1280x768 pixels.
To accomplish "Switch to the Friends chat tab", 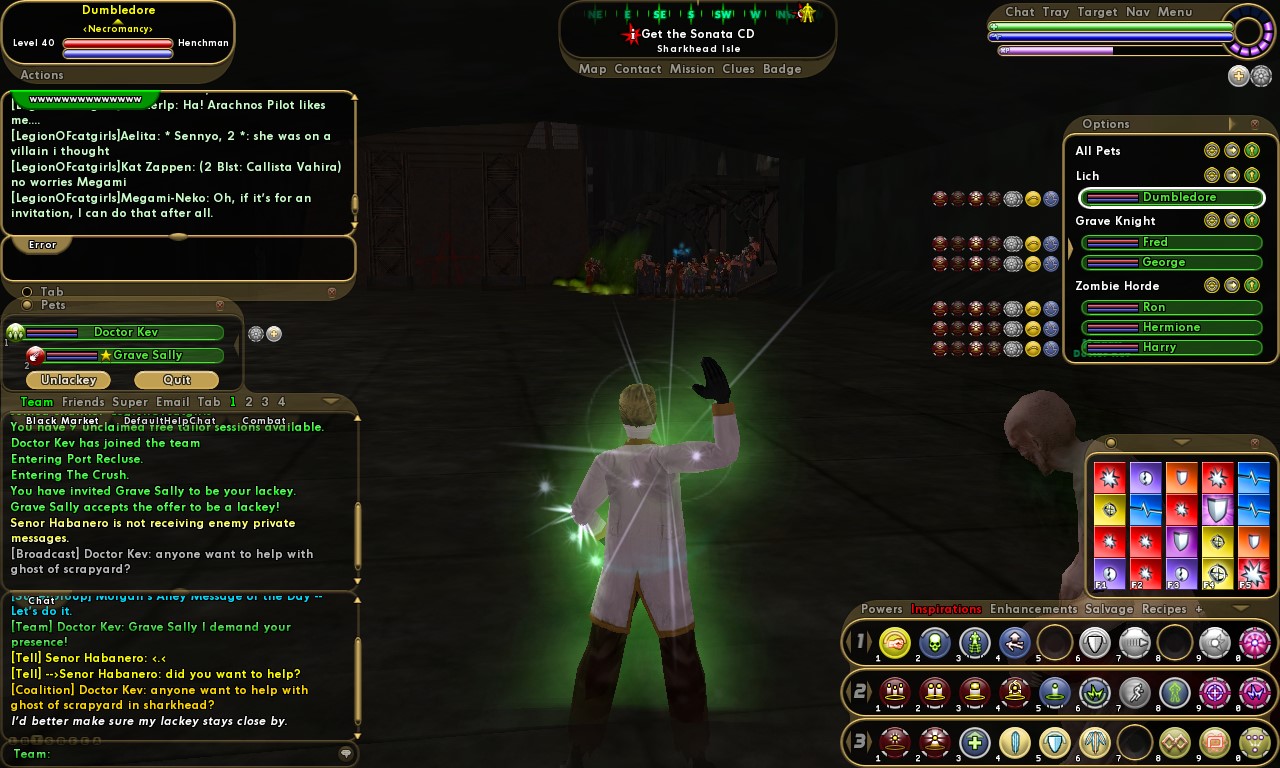I will click(83, 402).
